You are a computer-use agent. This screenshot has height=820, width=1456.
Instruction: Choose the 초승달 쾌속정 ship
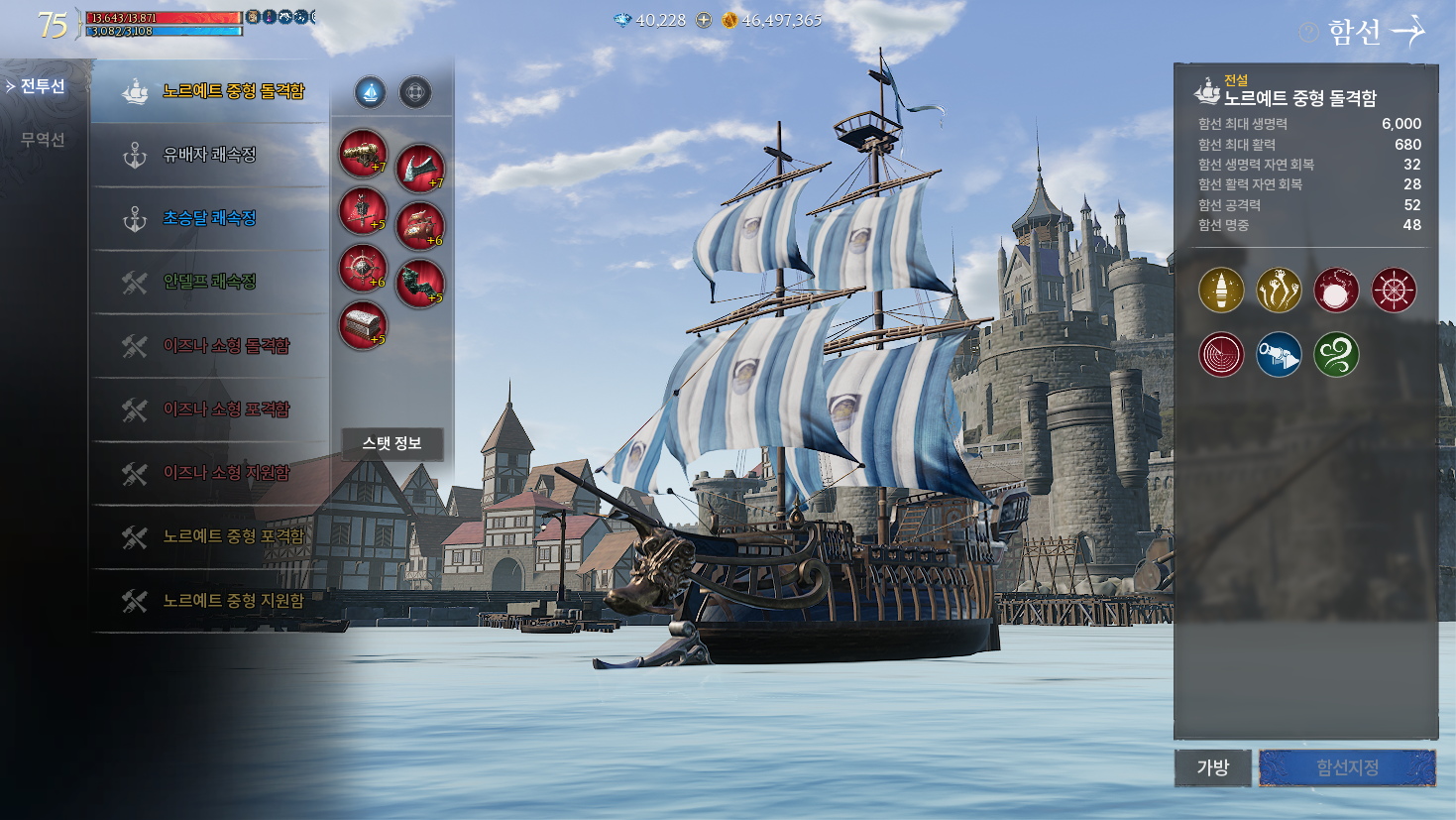click(209, 218)
